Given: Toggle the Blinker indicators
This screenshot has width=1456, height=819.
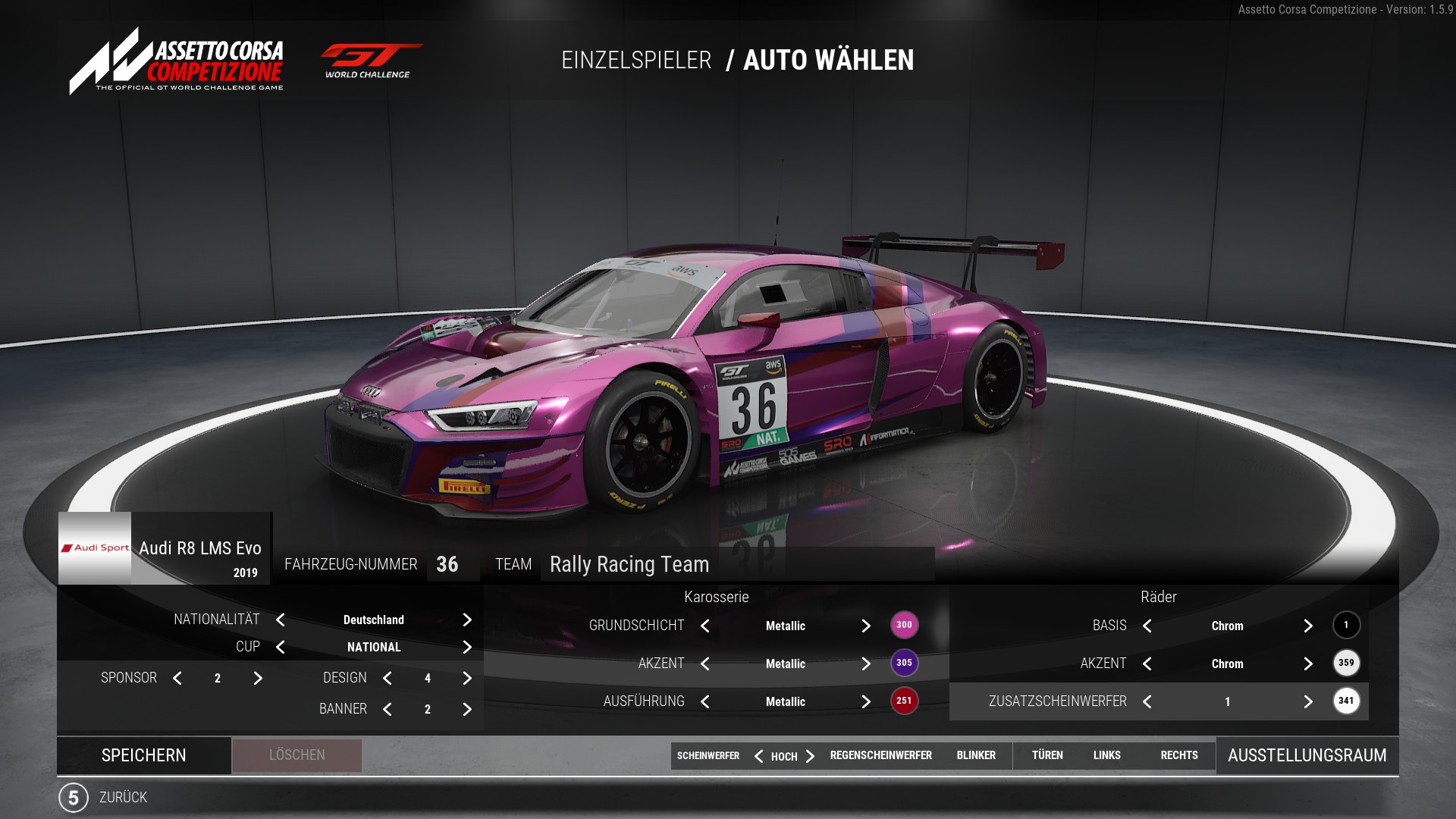Looking at the screenshot, I should [976, 755].
